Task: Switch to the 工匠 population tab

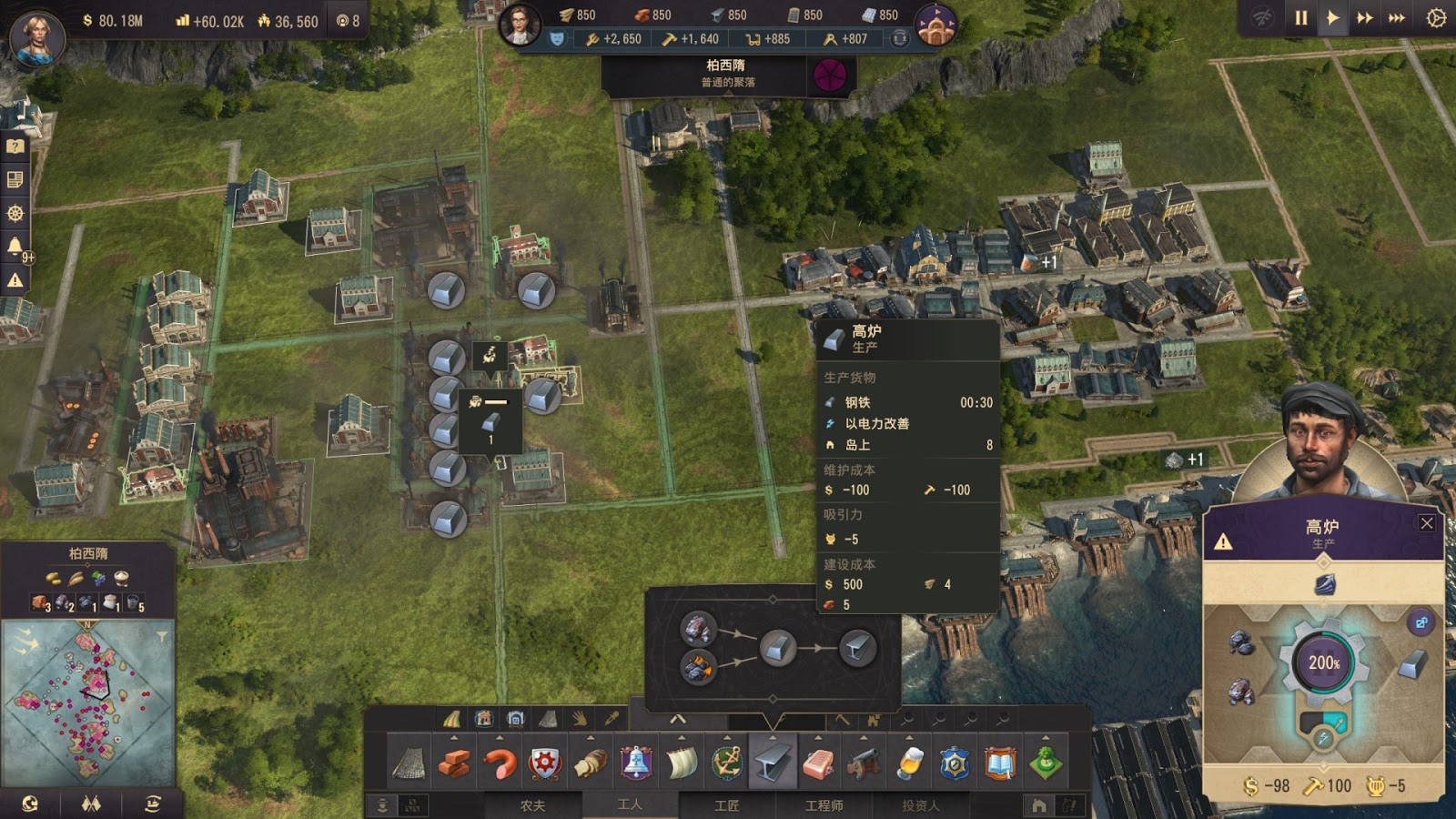Action: coord(726,805)
